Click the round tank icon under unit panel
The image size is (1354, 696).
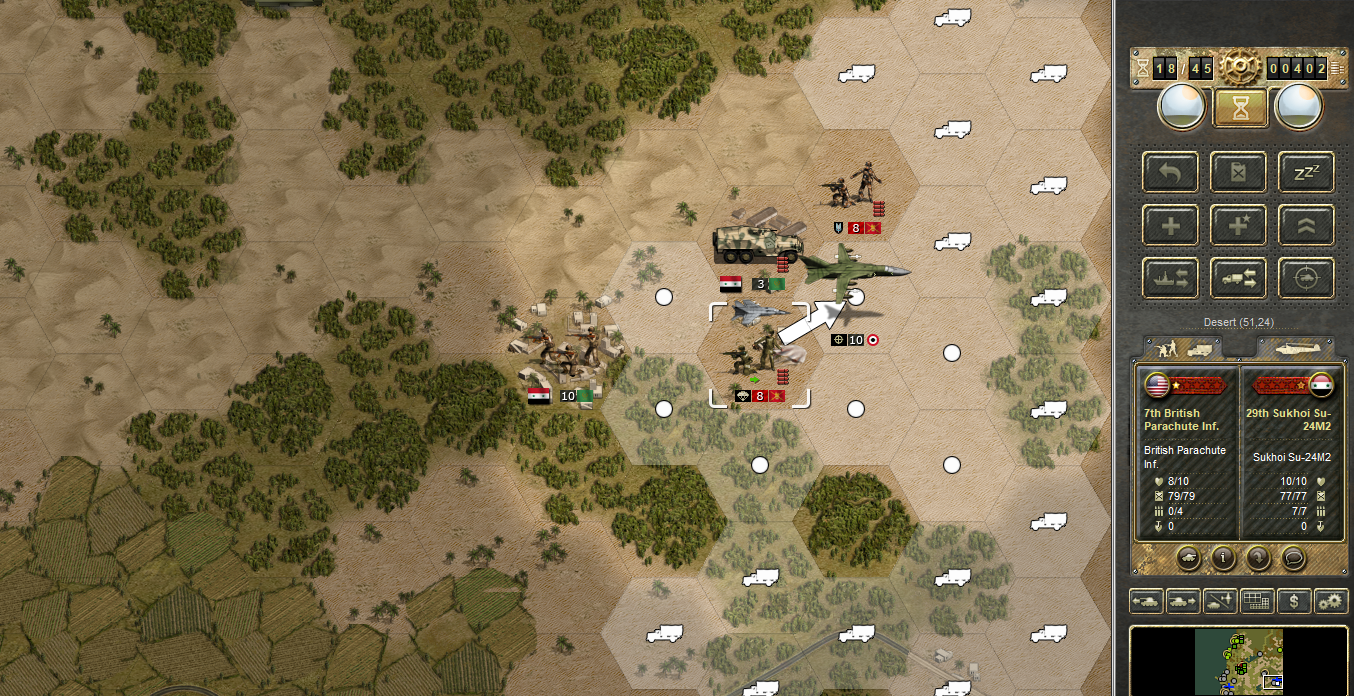click(x=1189, y=558)
